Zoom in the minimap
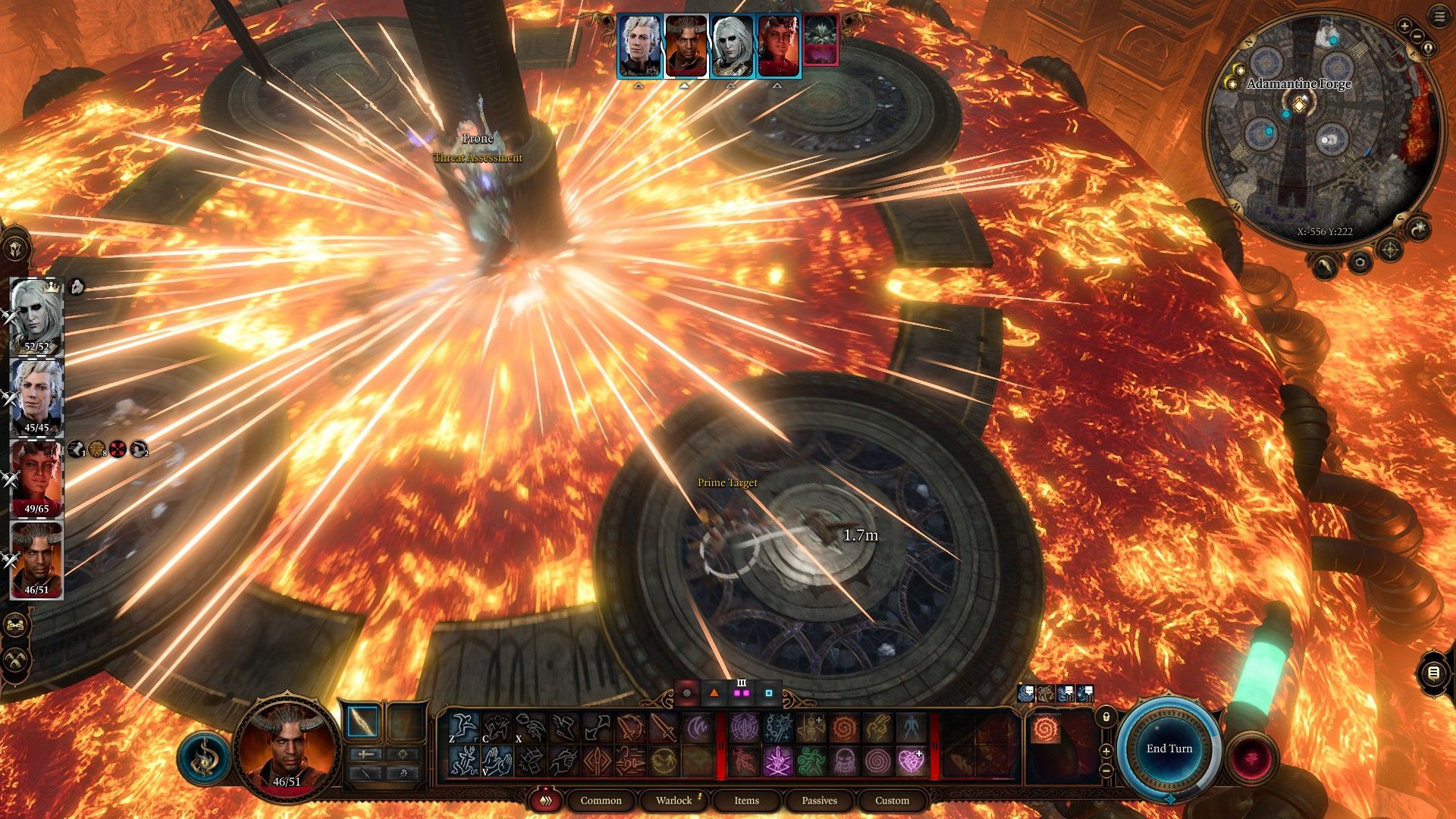Viewport: 1456px width, 819px height. (1404, 27)
